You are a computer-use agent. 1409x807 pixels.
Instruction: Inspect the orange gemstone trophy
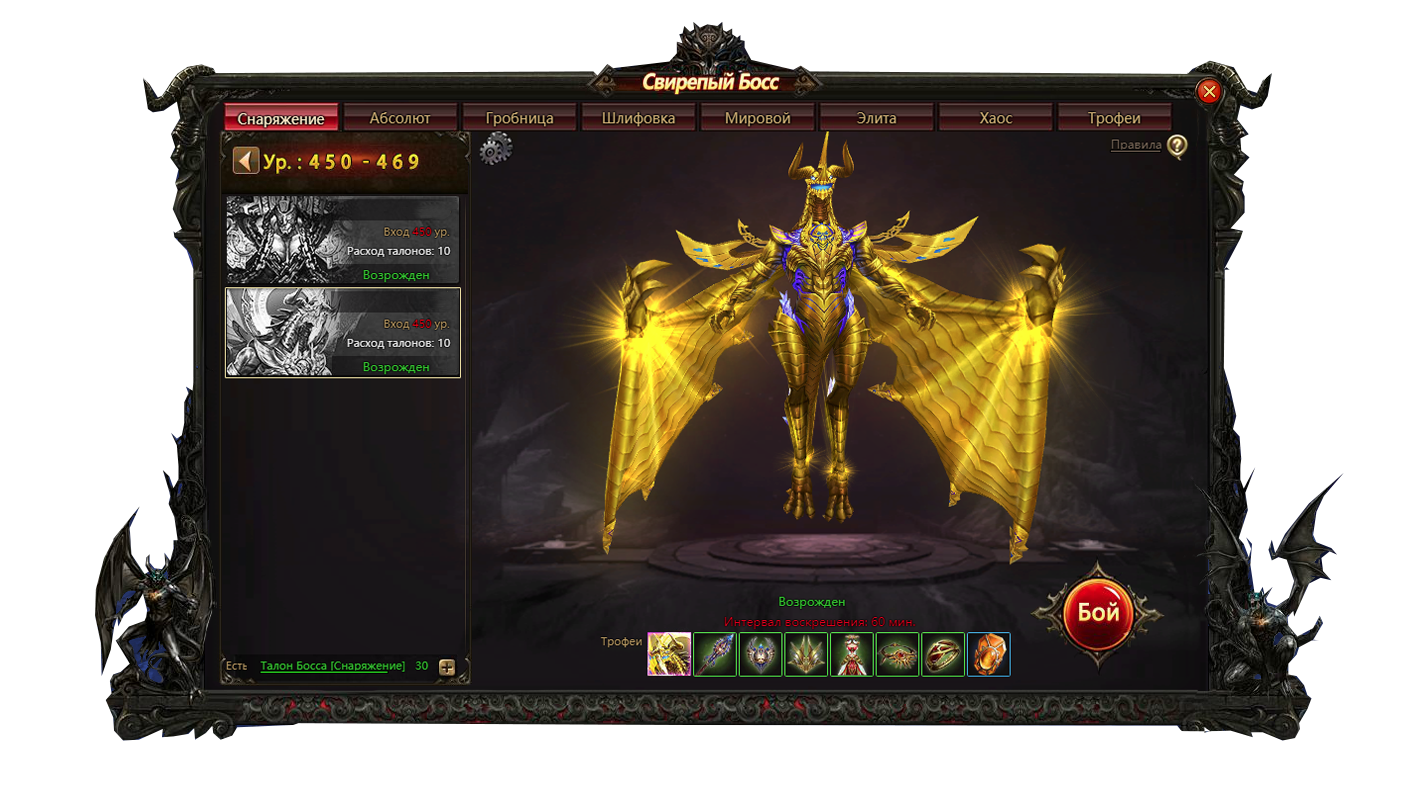pos(988,654)
